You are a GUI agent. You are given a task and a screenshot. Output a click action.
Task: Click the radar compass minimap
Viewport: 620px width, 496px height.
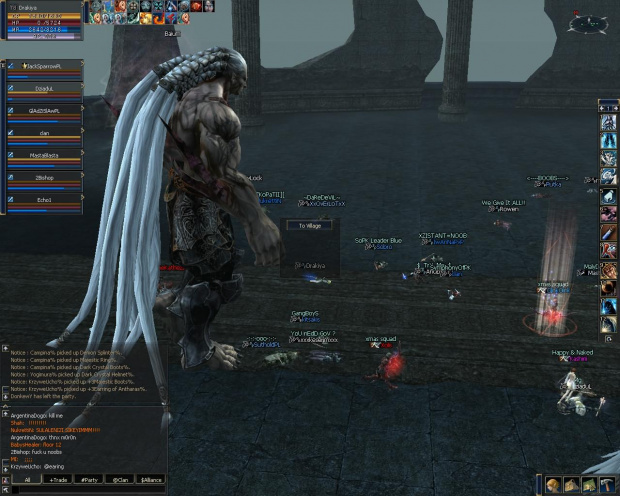tap(588, 23)
